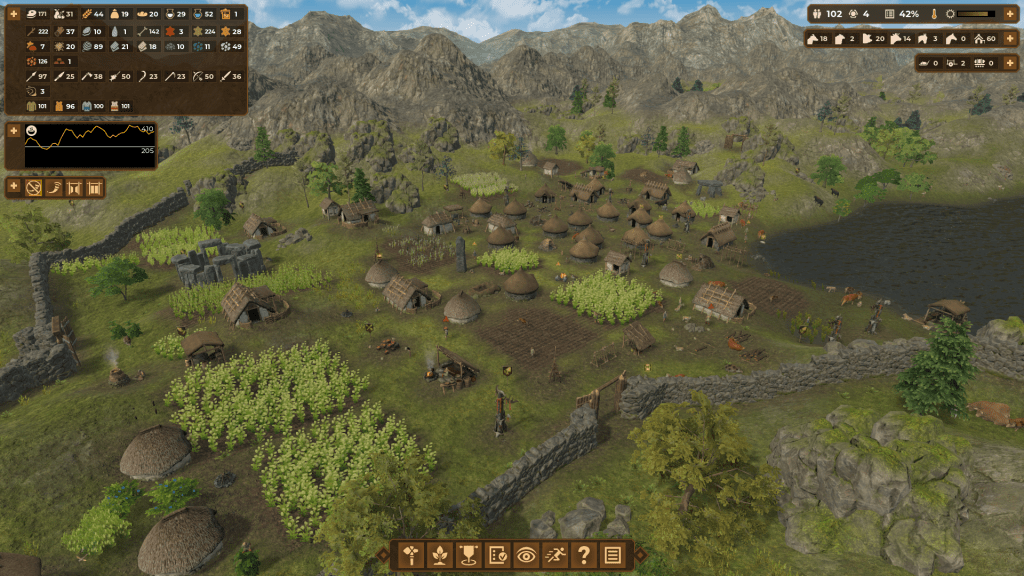Open the plant sprout menu
Image resolution: width=1024 pixels, height=576 pixels.
point(438,556)
